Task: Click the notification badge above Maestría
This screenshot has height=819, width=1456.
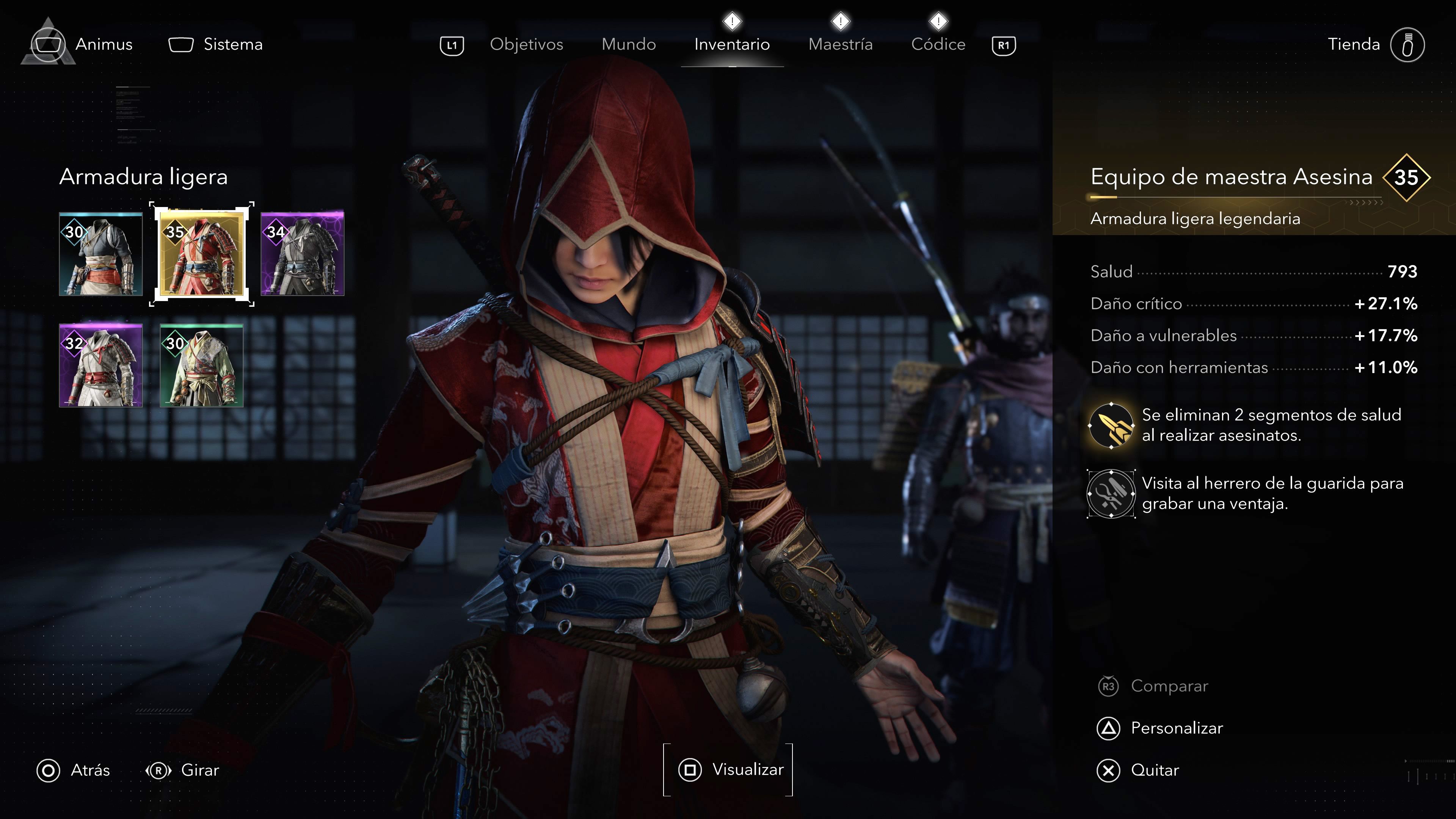Action: 841,21
